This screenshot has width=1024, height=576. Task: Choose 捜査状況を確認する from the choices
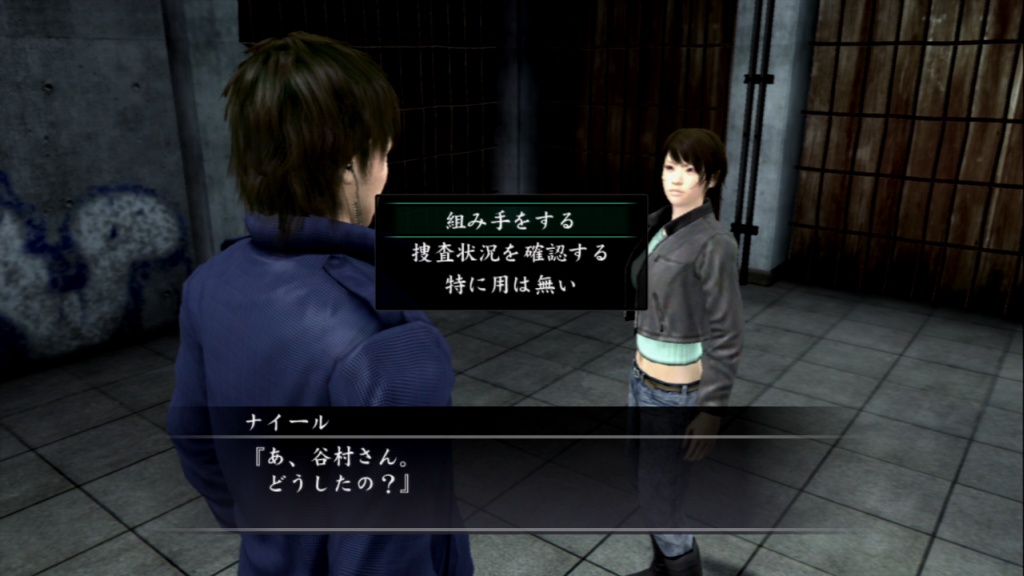(510, 252)
